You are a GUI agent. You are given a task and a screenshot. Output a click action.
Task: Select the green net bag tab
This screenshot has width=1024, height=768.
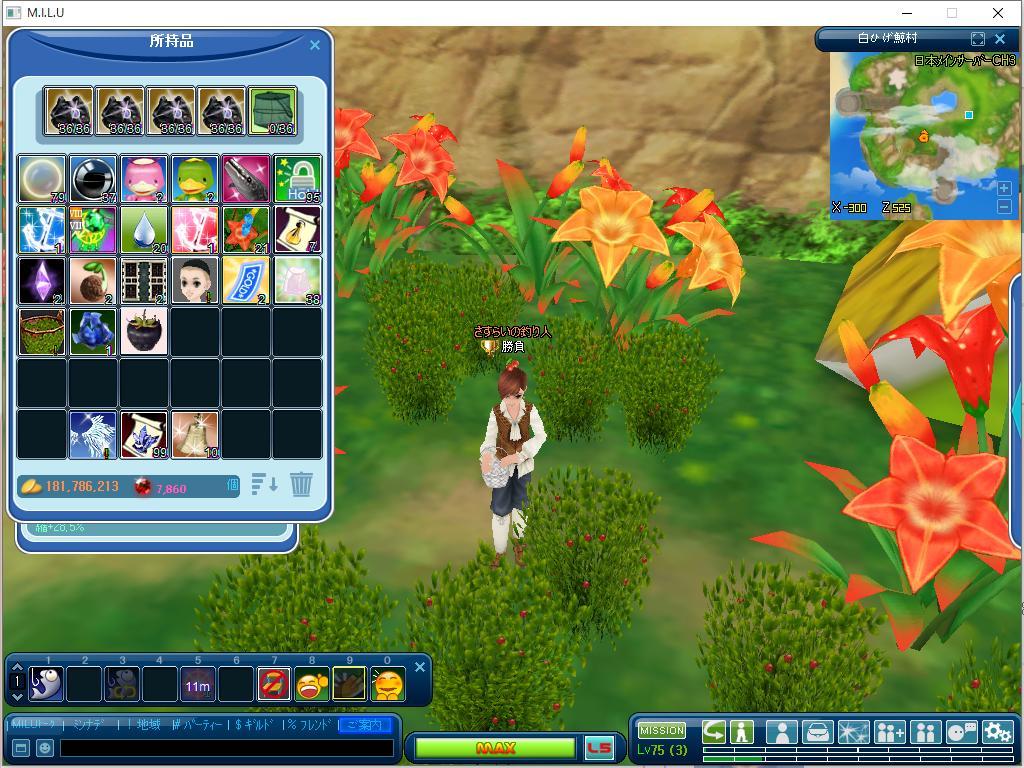pyautogui.click(x=272, y=111)
